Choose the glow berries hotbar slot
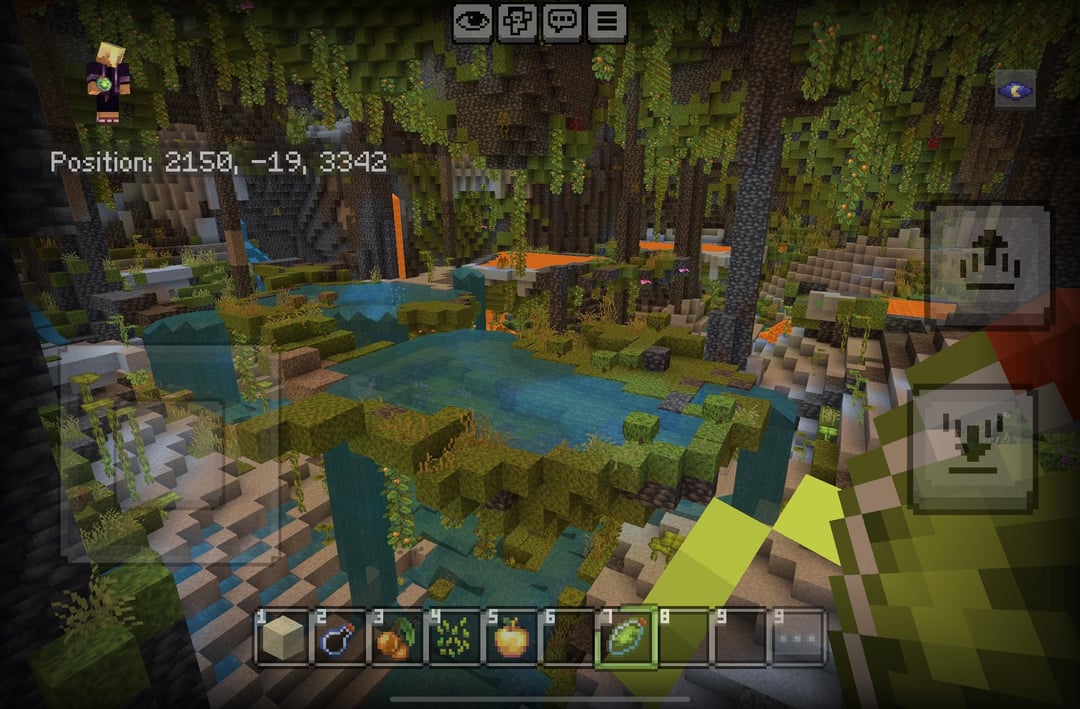Image resolution: width=1080 pixels, height=709 pixels. pyautogui.click(x=395, y=638)
